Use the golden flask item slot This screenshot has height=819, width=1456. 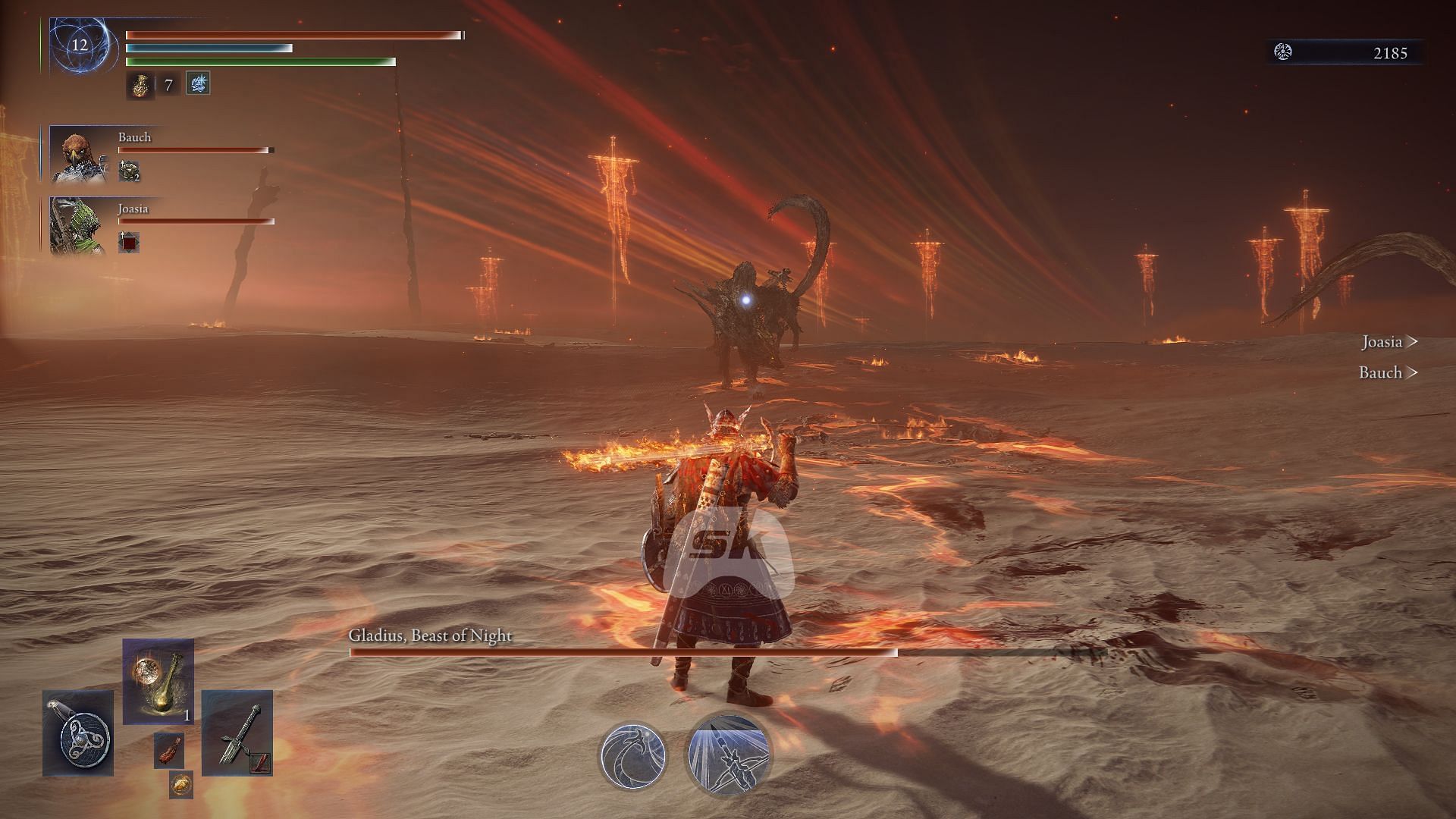click(x=158, y=682)
